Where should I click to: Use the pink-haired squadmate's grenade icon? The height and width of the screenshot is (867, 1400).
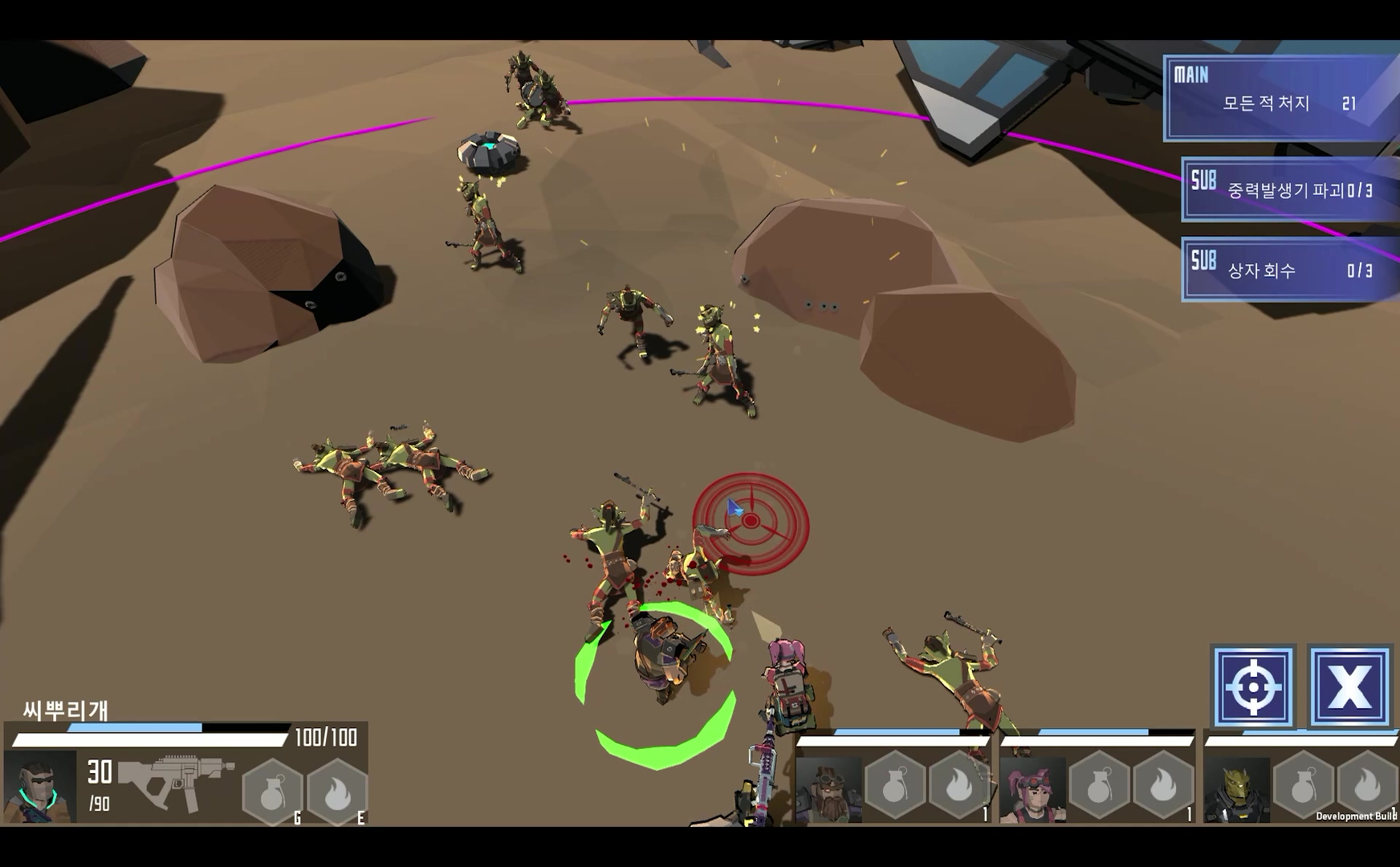coord(1099,788)
